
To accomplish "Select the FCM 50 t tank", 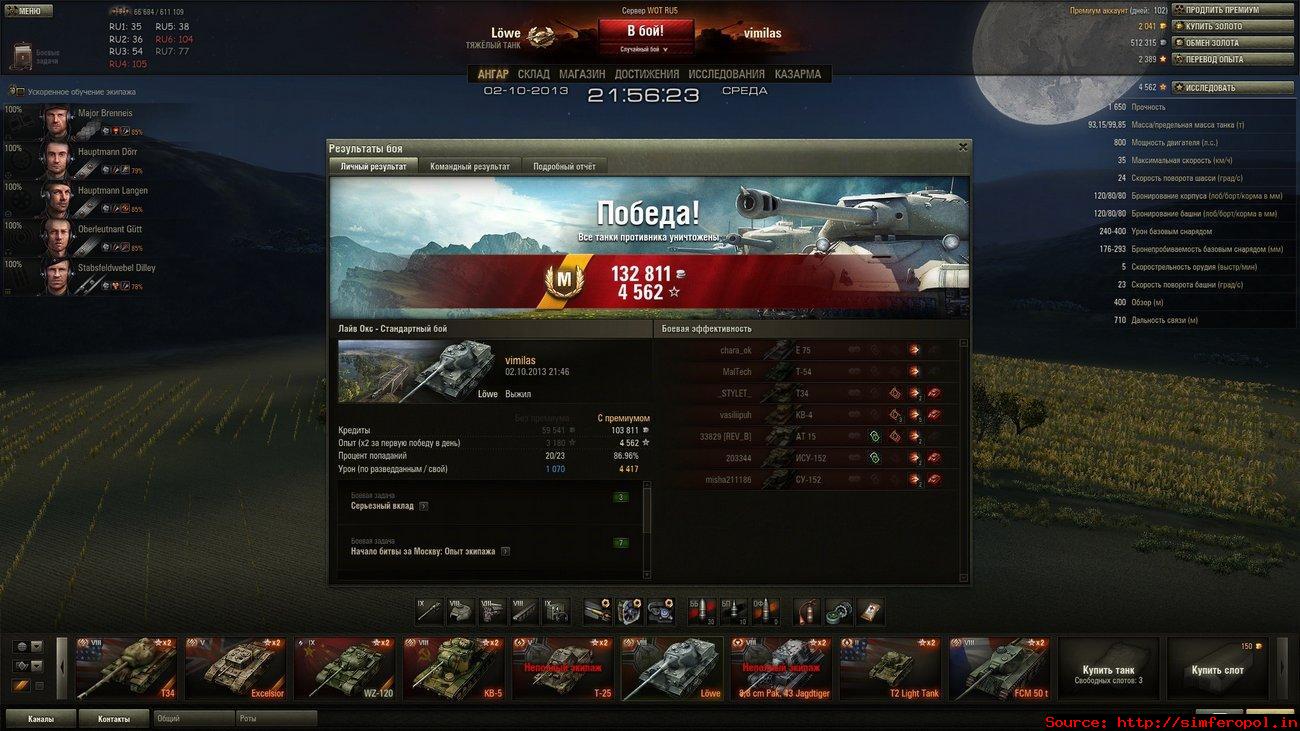I will click(998, 668).
